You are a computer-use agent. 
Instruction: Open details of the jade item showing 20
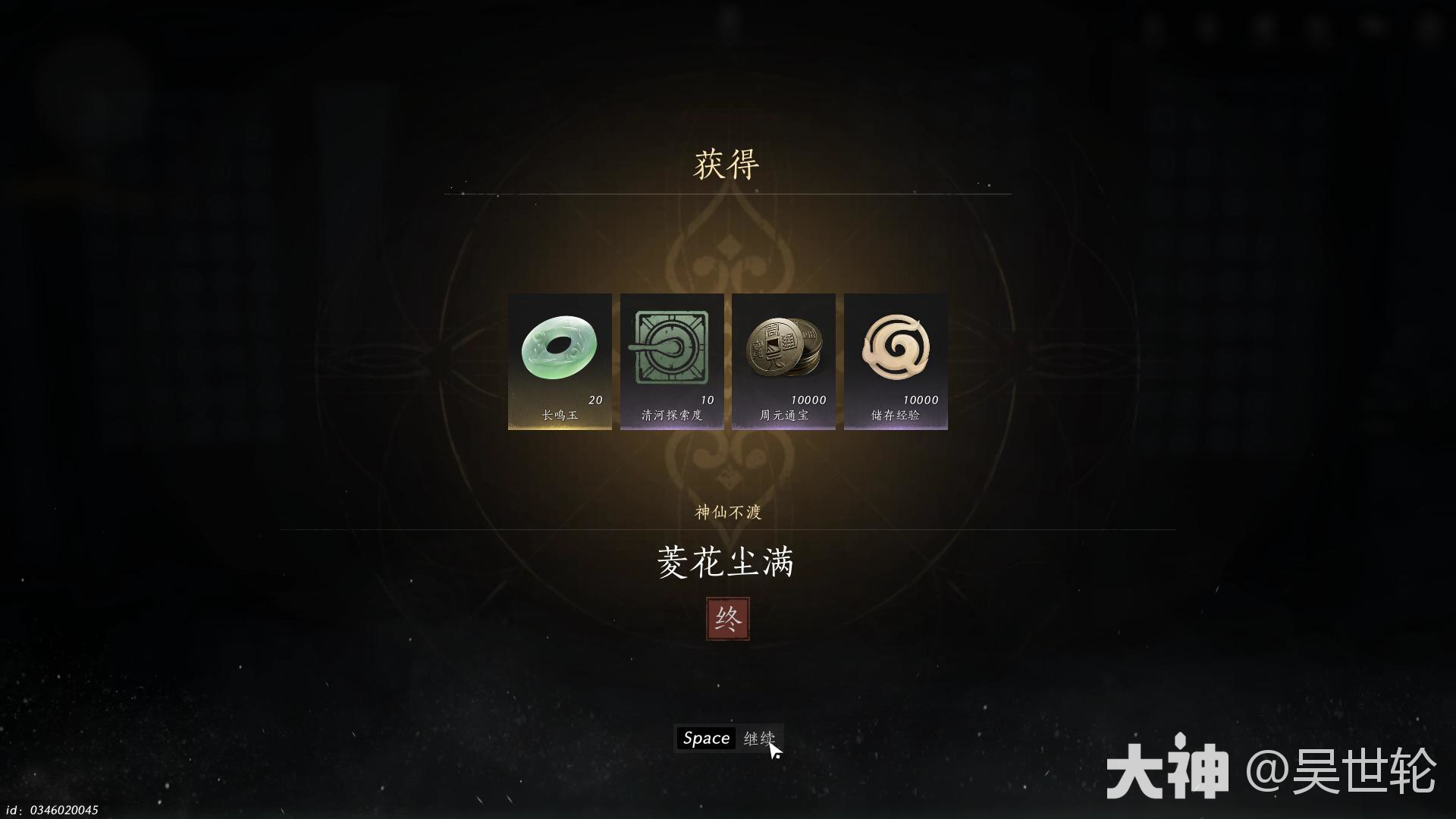[x=559, y=349]
